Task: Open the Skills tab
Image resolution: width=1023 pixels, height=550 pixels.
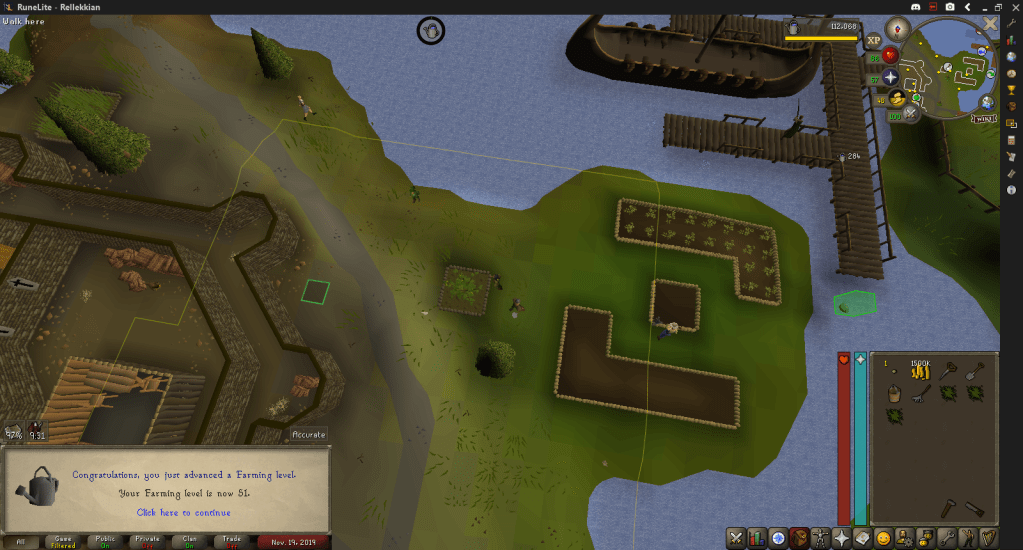Action: tap(758, 538)
